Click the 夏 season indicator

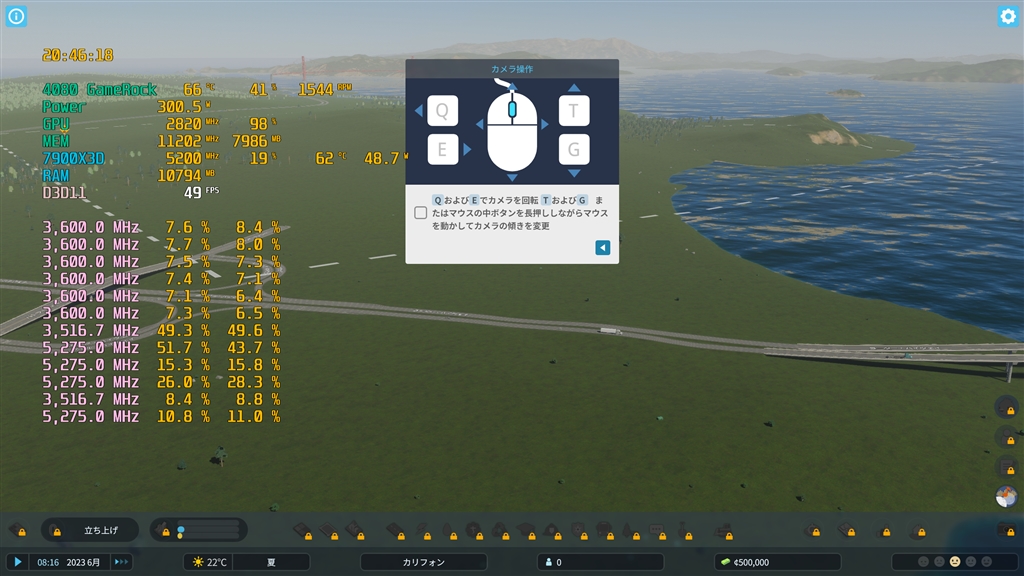271,562
